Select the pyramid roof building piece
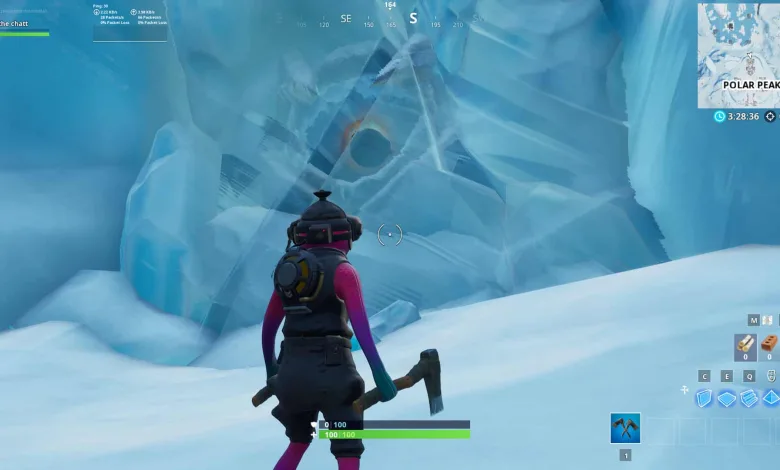The width and height of the screenshot is (780, 470). 771,398
